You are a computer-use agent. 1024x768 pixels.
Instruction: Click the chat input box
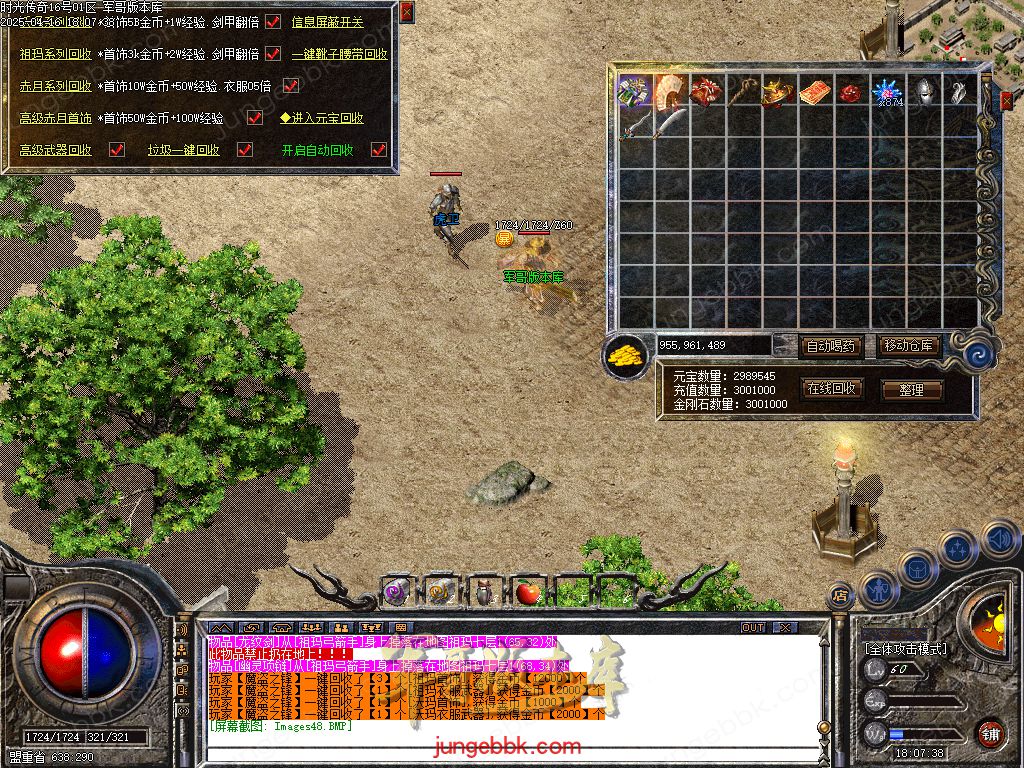click(500, 745)
